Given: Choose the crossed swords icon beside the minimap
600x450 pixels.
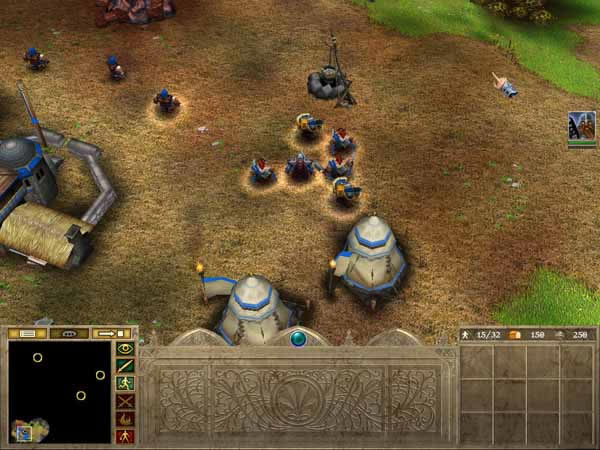Looking at the screenshot, I should point(125,401).
